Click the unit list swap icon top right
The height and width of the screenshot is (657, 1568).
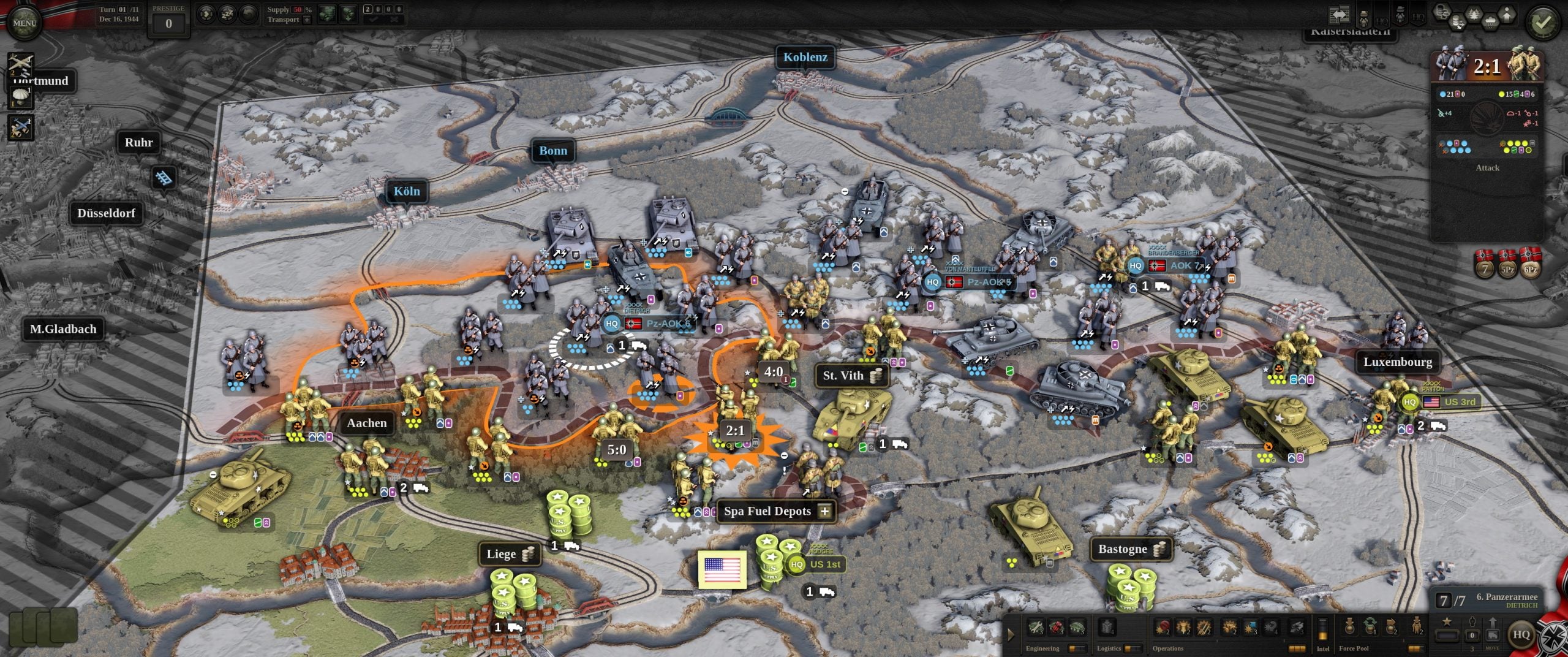point(1340,13)
